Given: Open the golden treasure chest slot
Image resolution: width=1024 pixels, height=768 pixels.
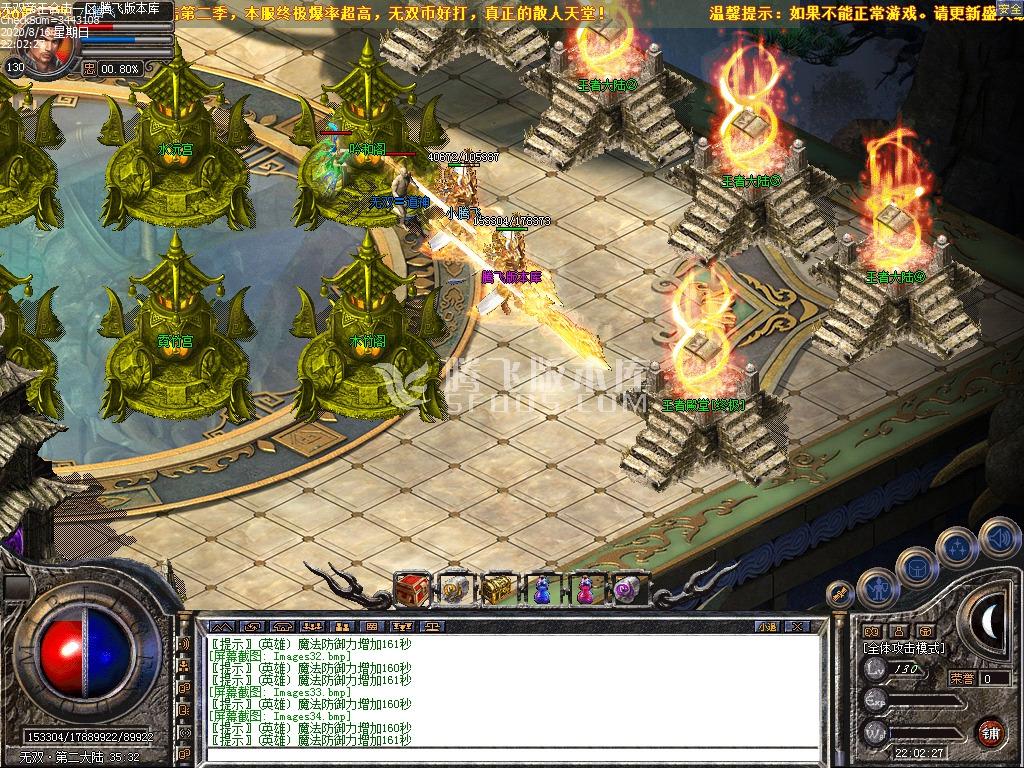Looking at the screenshot, I should tap(497, 590).
